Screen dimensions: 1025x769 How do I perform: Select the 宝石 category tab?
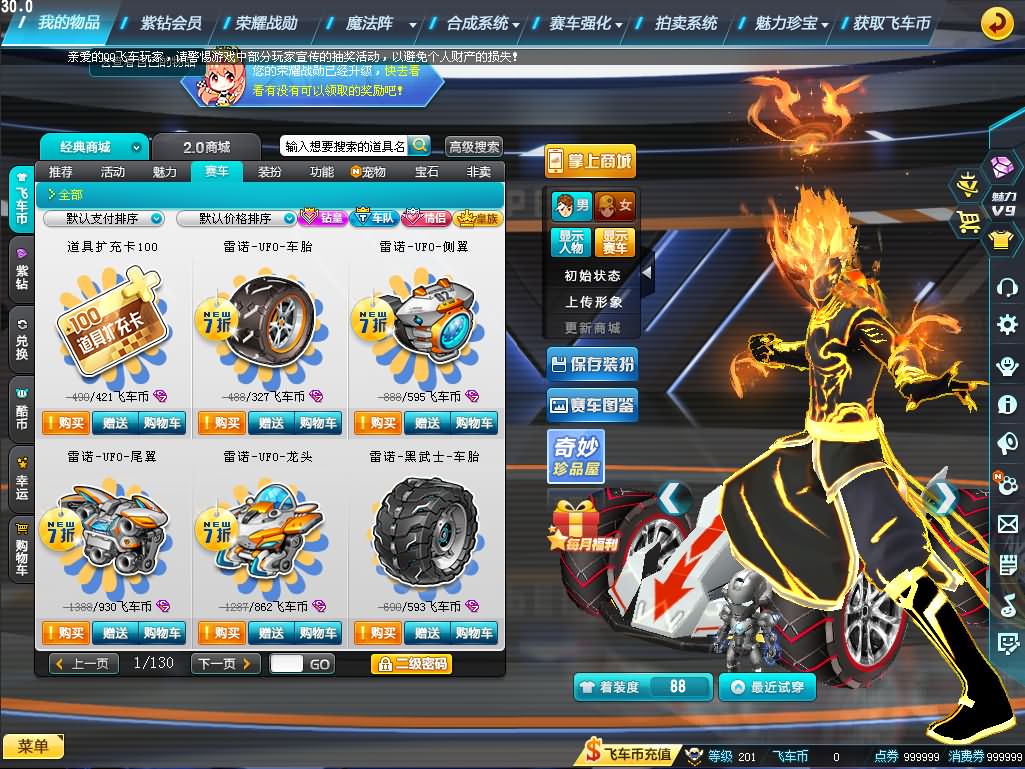(x=427, y=172)
